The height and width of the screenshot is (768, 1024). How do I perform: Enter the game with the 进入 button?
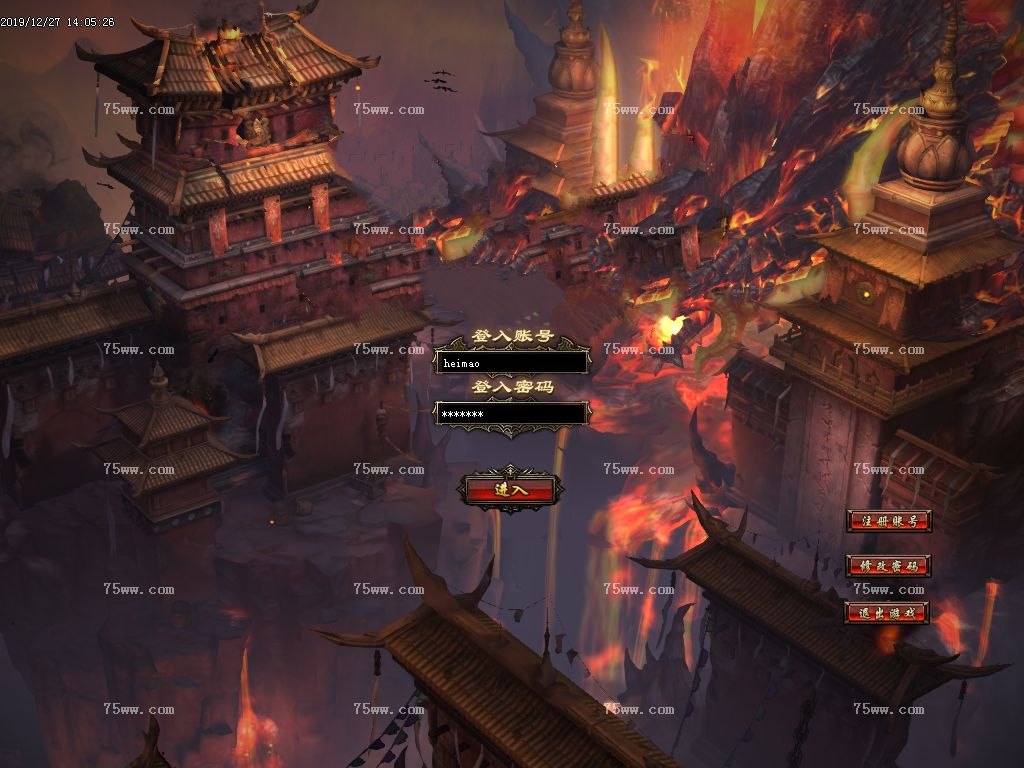click(510, 490)
